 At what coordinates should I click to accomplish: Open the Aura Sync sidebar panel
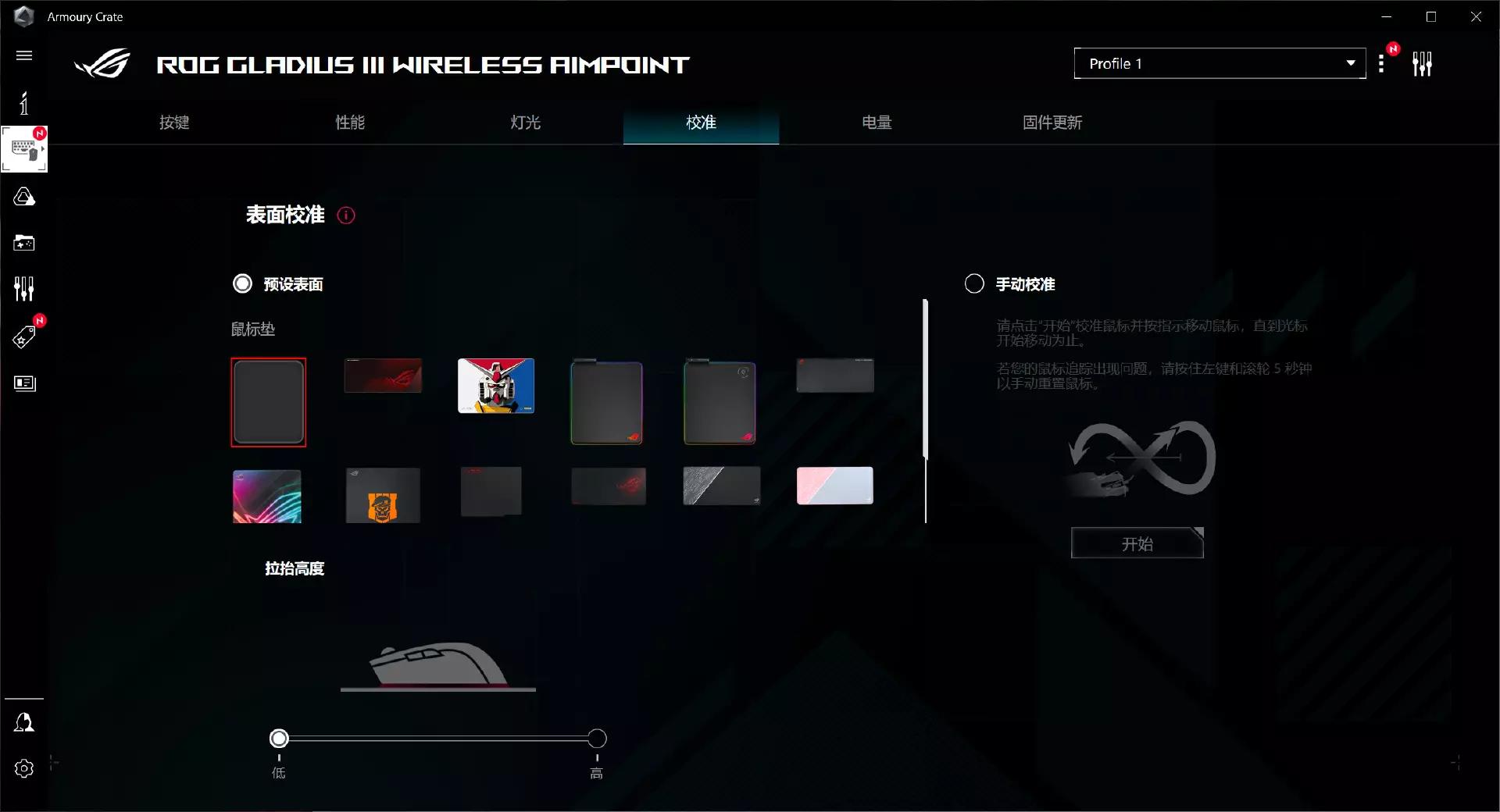click(x=24, y=197)
